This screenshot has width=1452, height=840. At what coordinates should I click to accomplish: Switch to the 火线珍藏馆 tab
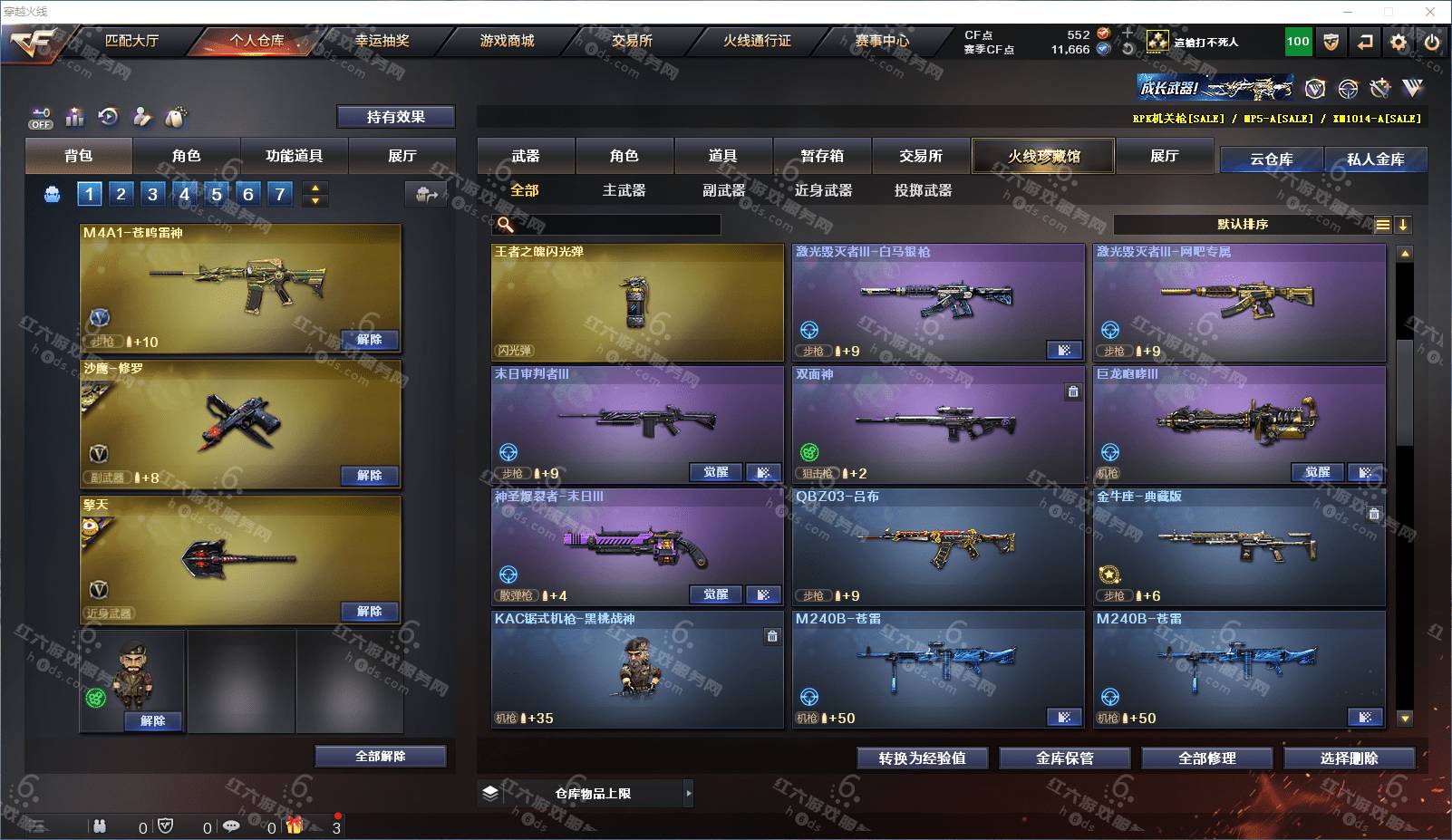[1043, 156]
